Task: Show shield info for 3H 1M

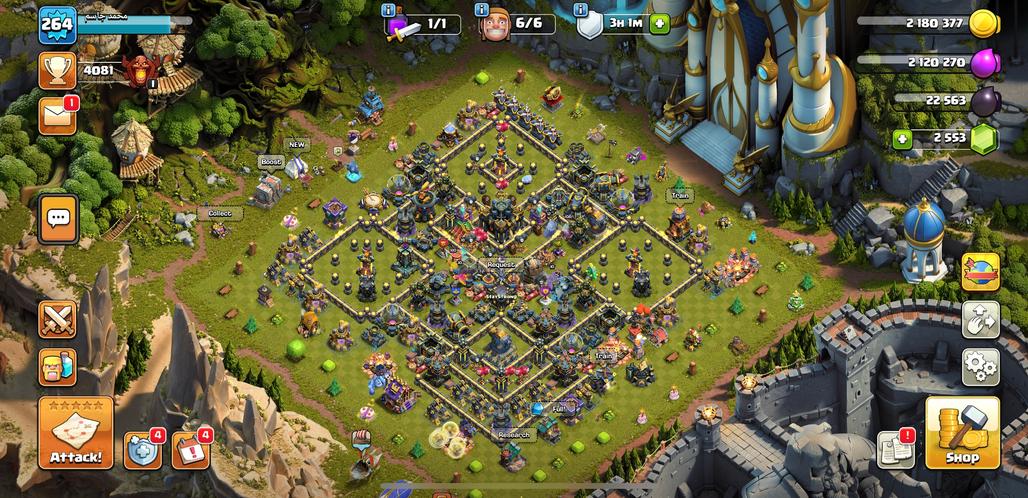Action: (x=581, y=11)
